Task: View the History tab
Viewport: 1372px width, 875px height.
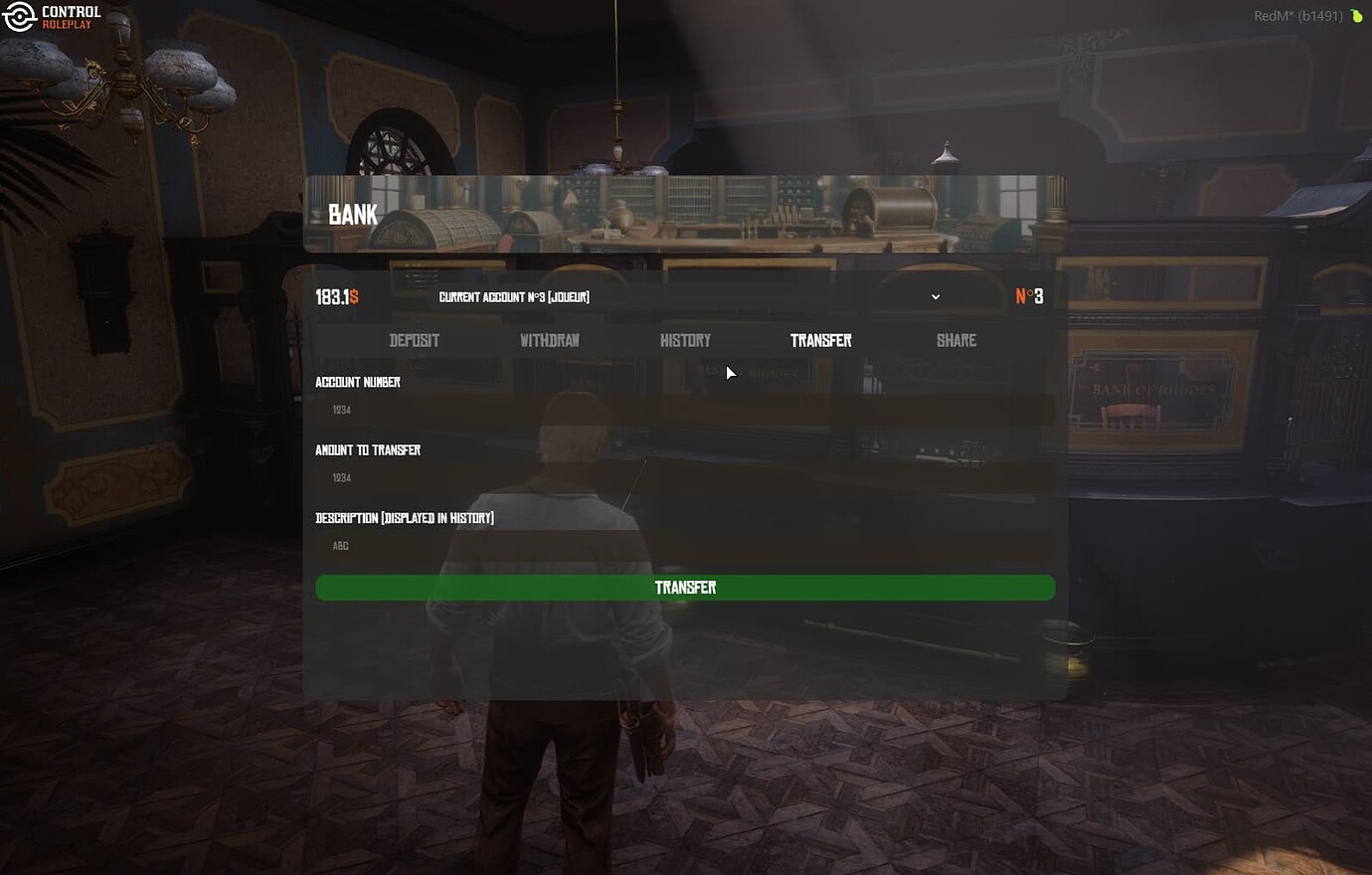Action: point(686,340)
